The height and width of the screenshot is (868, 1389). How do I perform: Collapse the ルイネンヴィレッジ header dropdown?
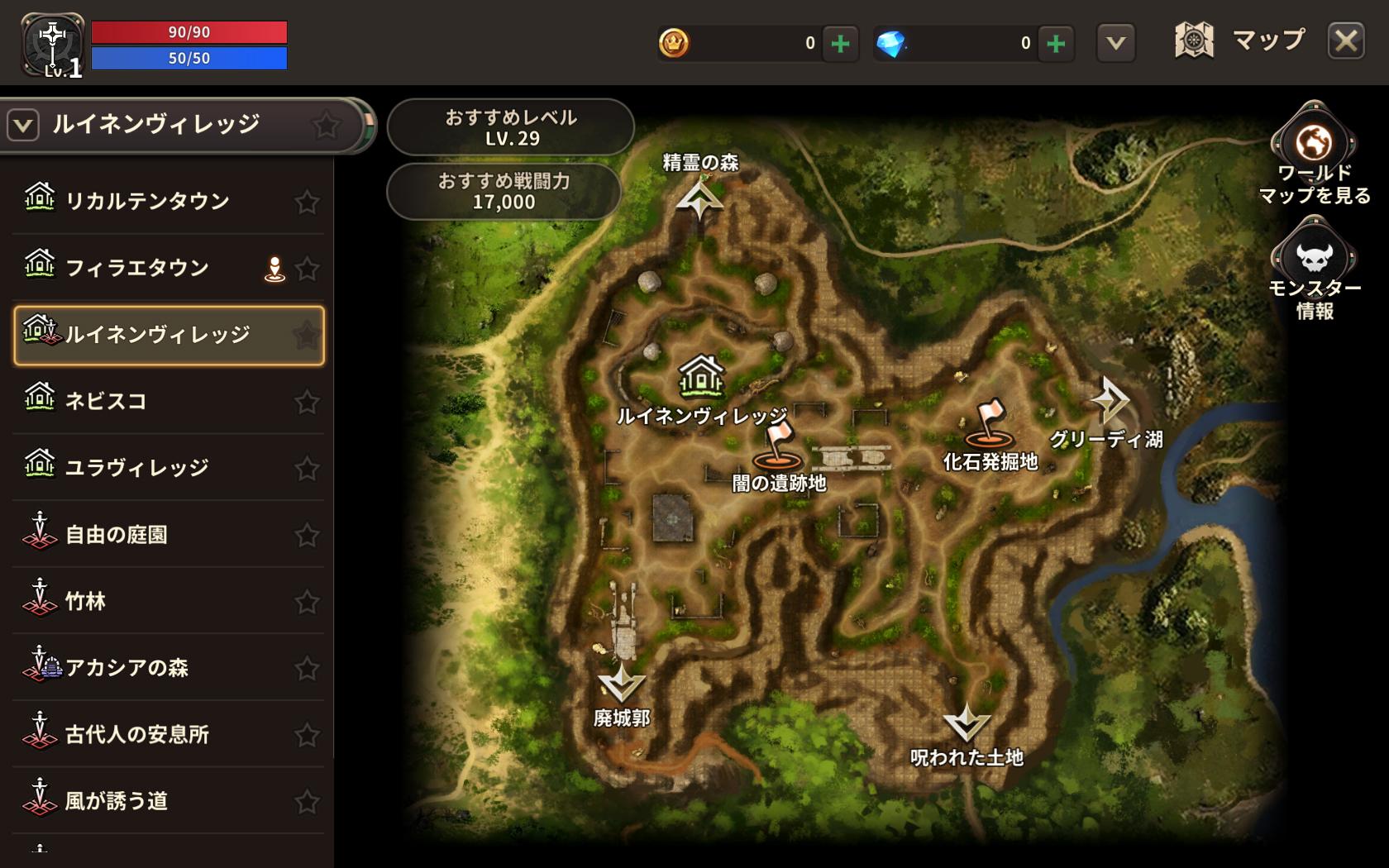pos(23,126)
